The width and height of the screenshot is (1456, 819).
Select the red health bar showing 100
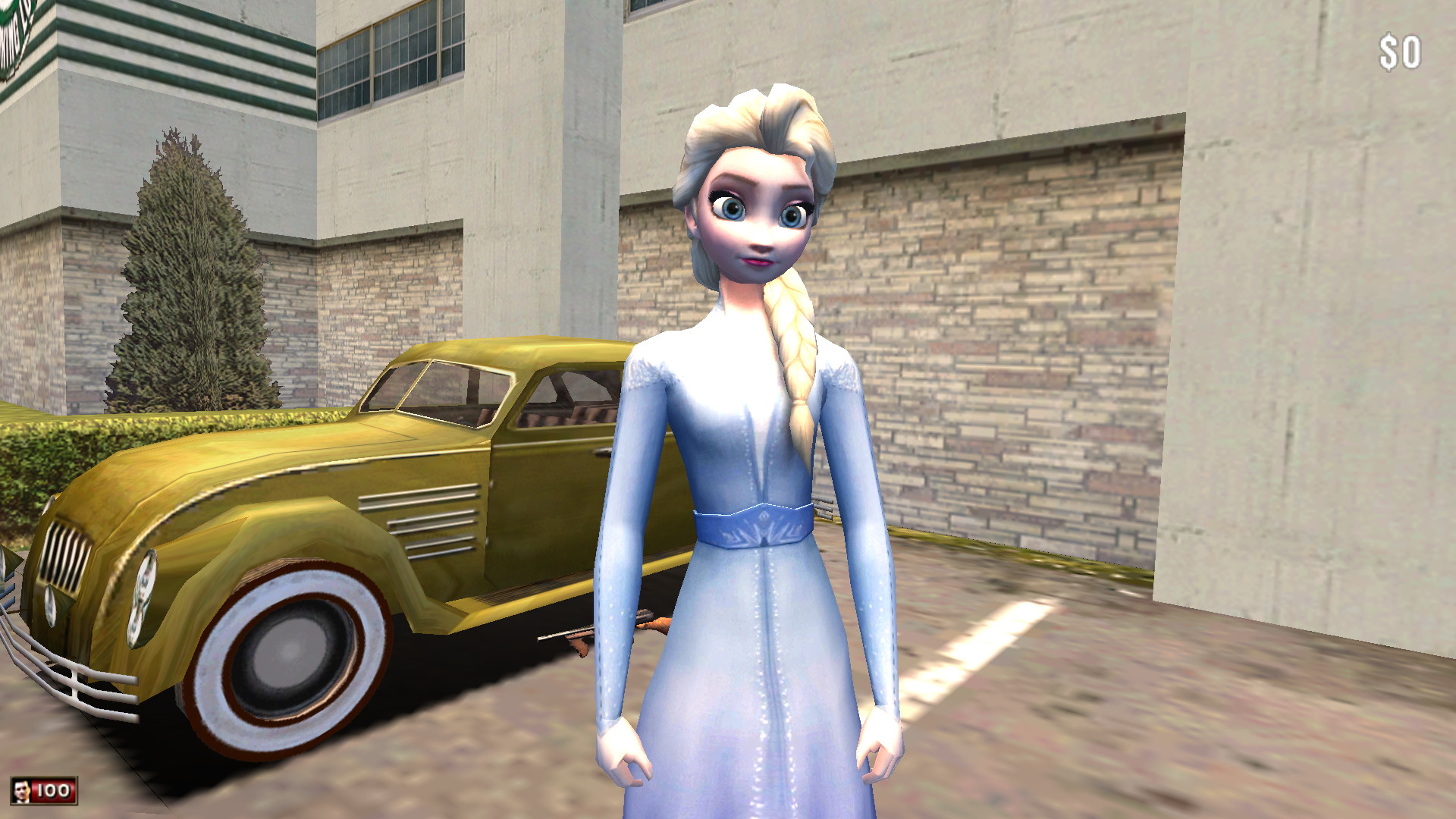[55, 789]
